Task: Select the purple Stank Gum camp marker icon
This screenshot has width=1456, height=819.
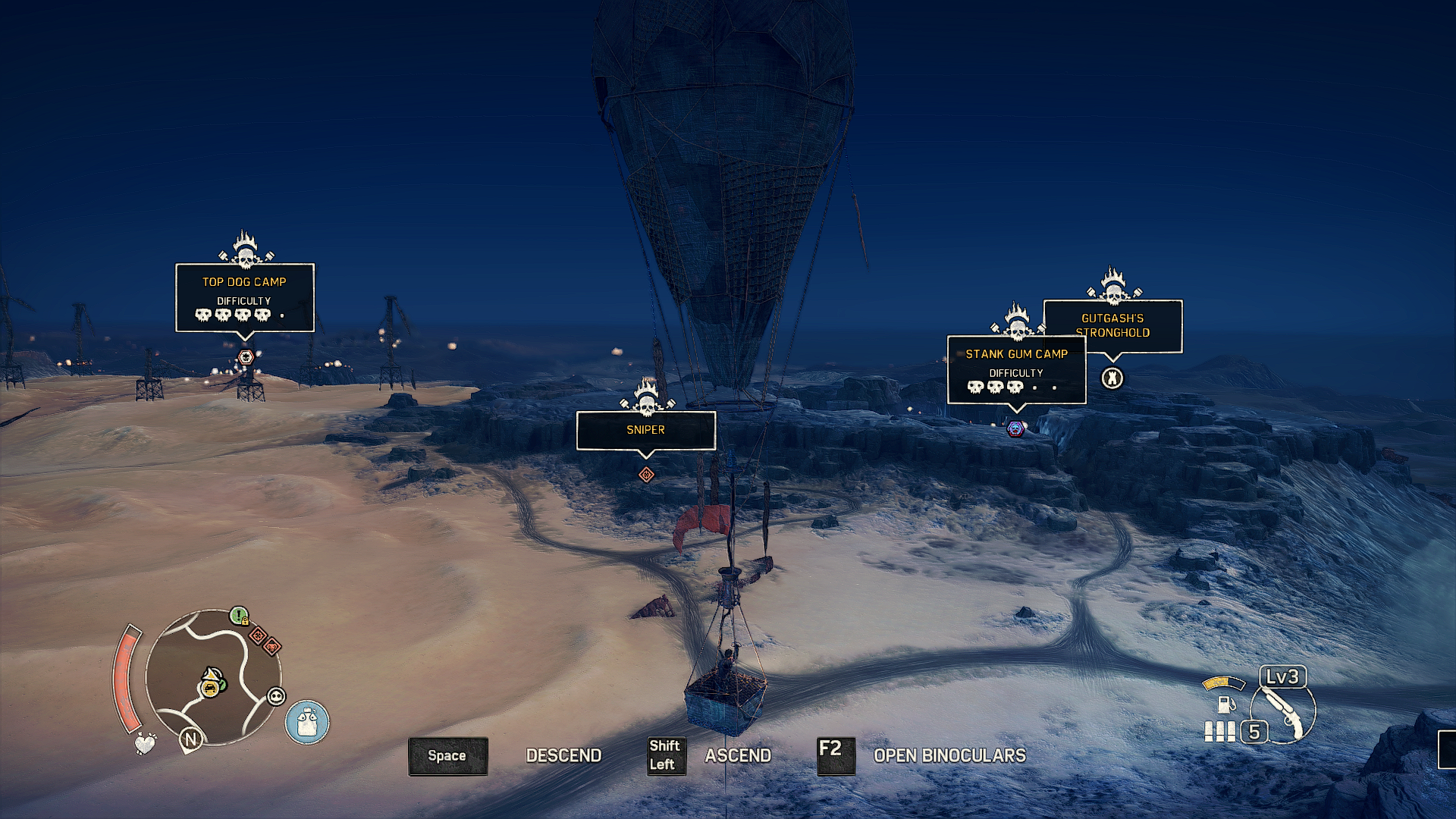Action: pyautogui.click(x=1015, y=430)
